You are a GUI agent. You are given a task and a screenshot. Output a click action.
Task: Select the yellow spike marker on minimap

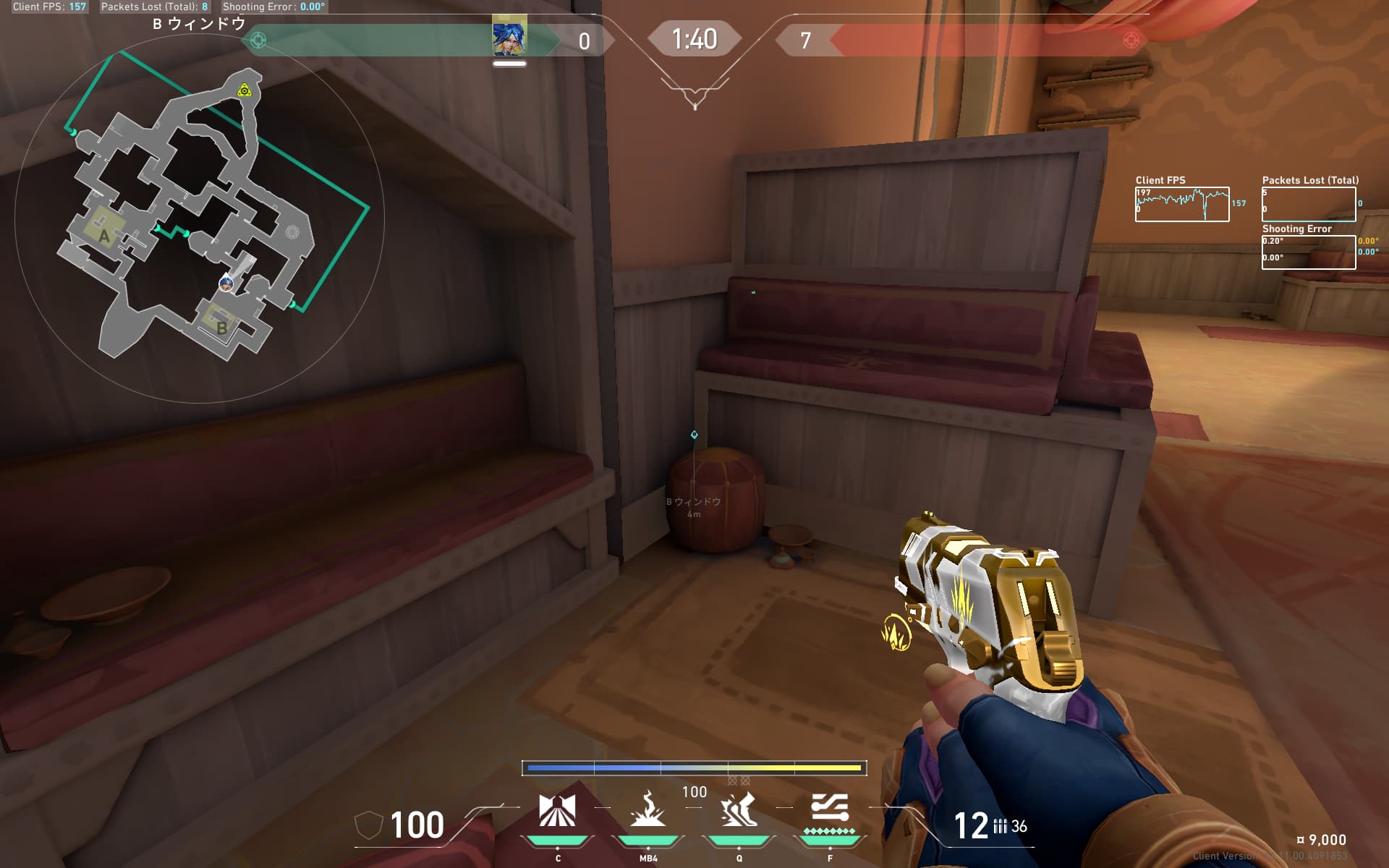[245, 90]
